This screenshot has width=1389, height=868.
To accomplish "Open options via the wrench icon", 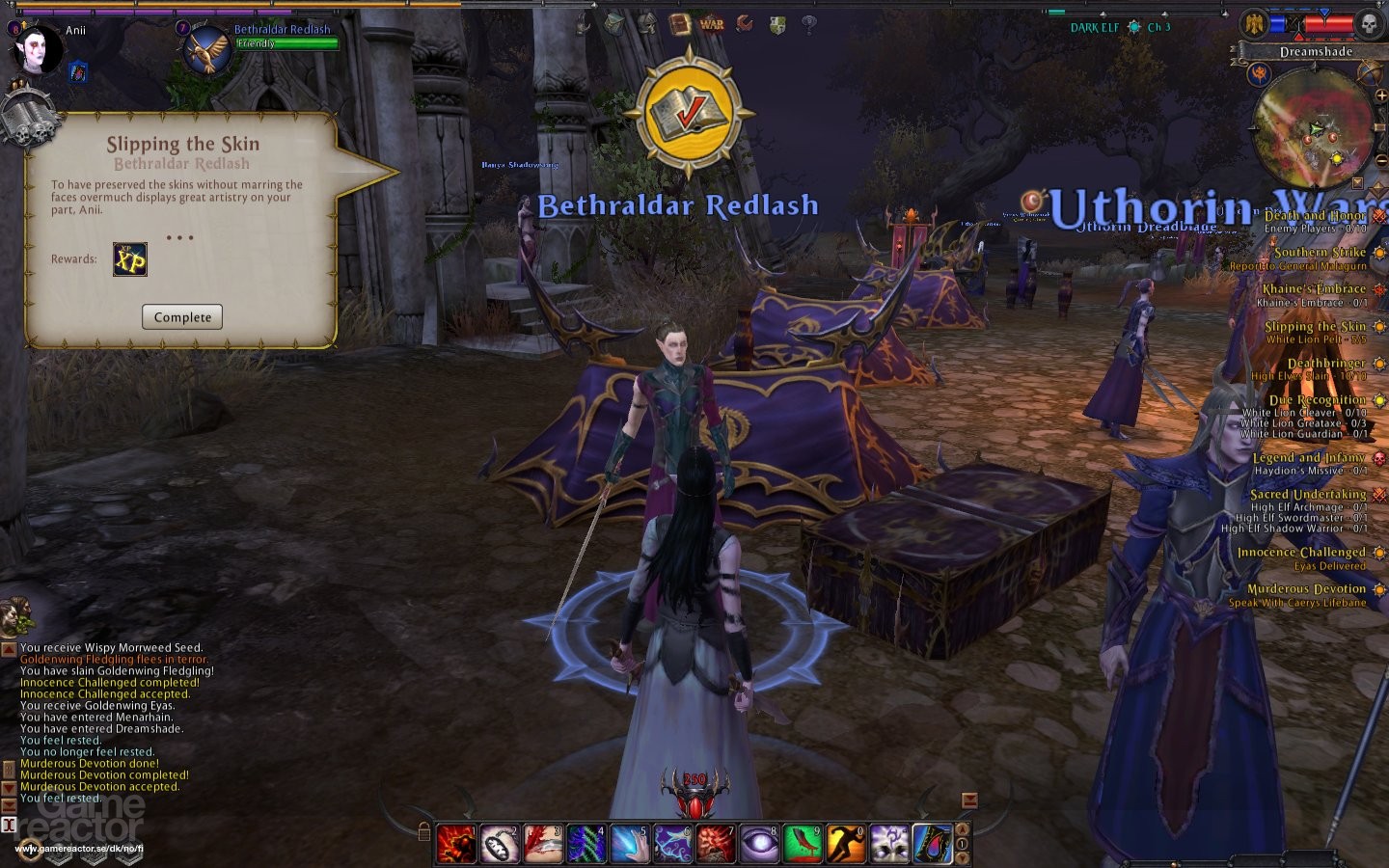I will click(x=745, y=24).
